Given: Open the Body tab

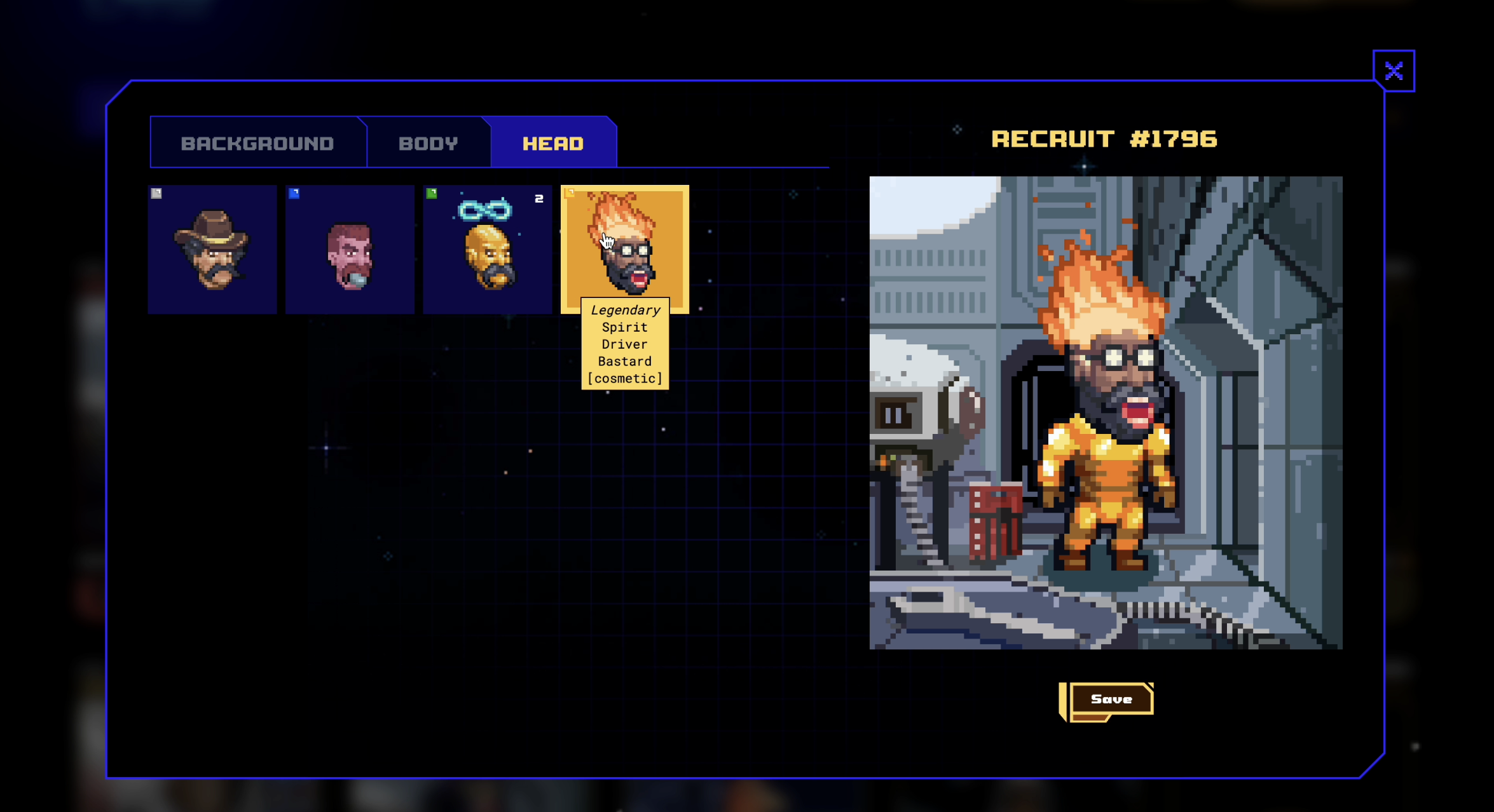Looking at the screenshot, I should [x=428, y=142].
